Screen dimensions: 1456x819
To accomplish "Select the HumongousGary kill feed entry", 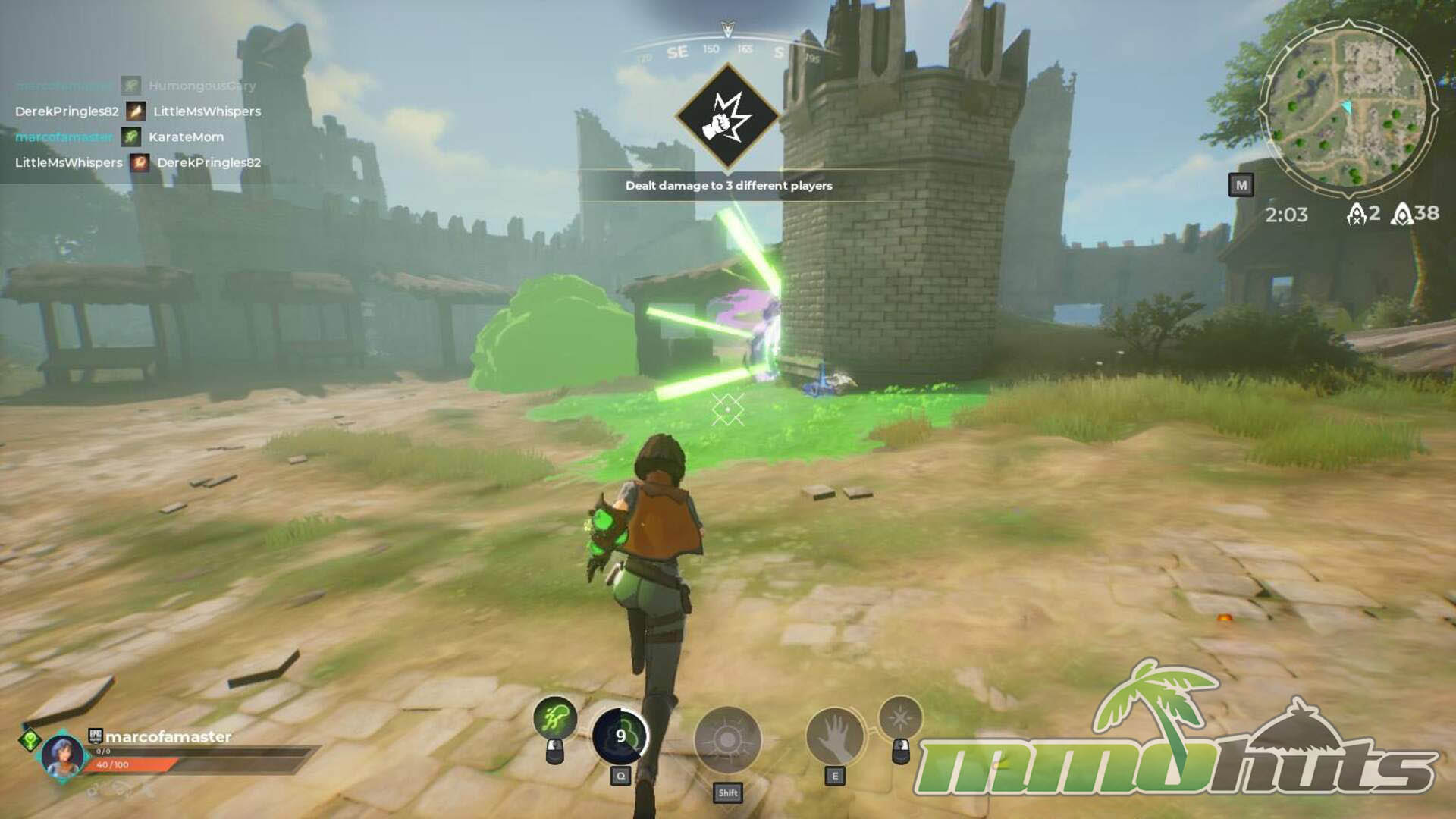I will pos(202,86).
